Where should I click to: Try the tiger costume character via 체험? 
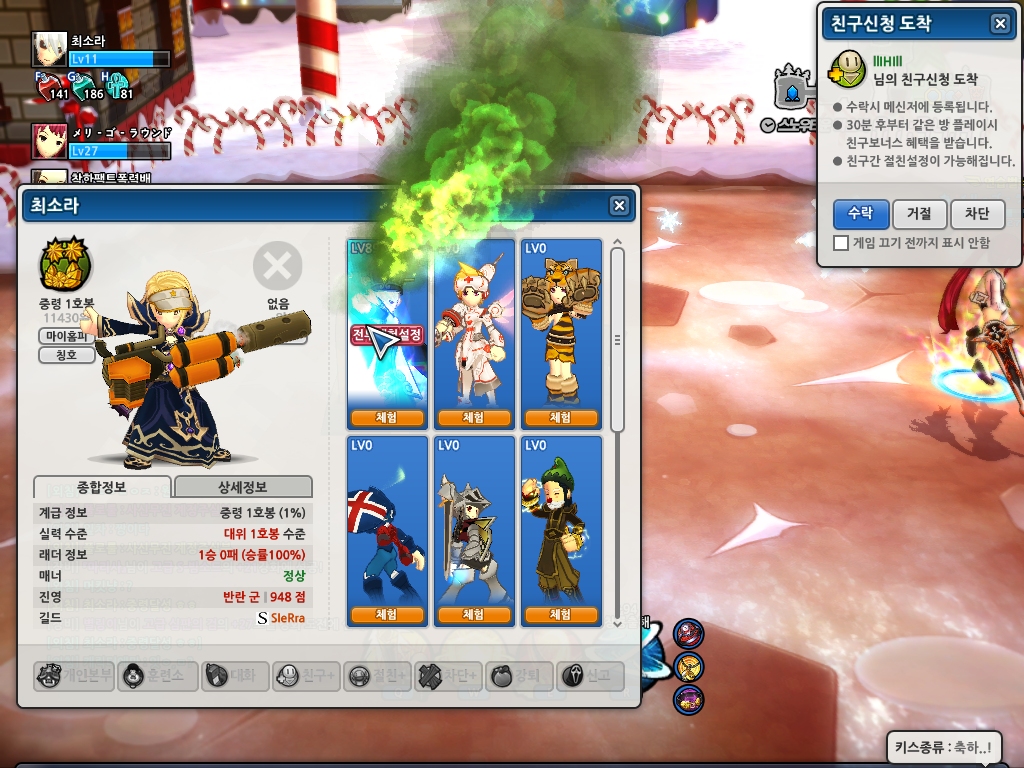[560, 418]
